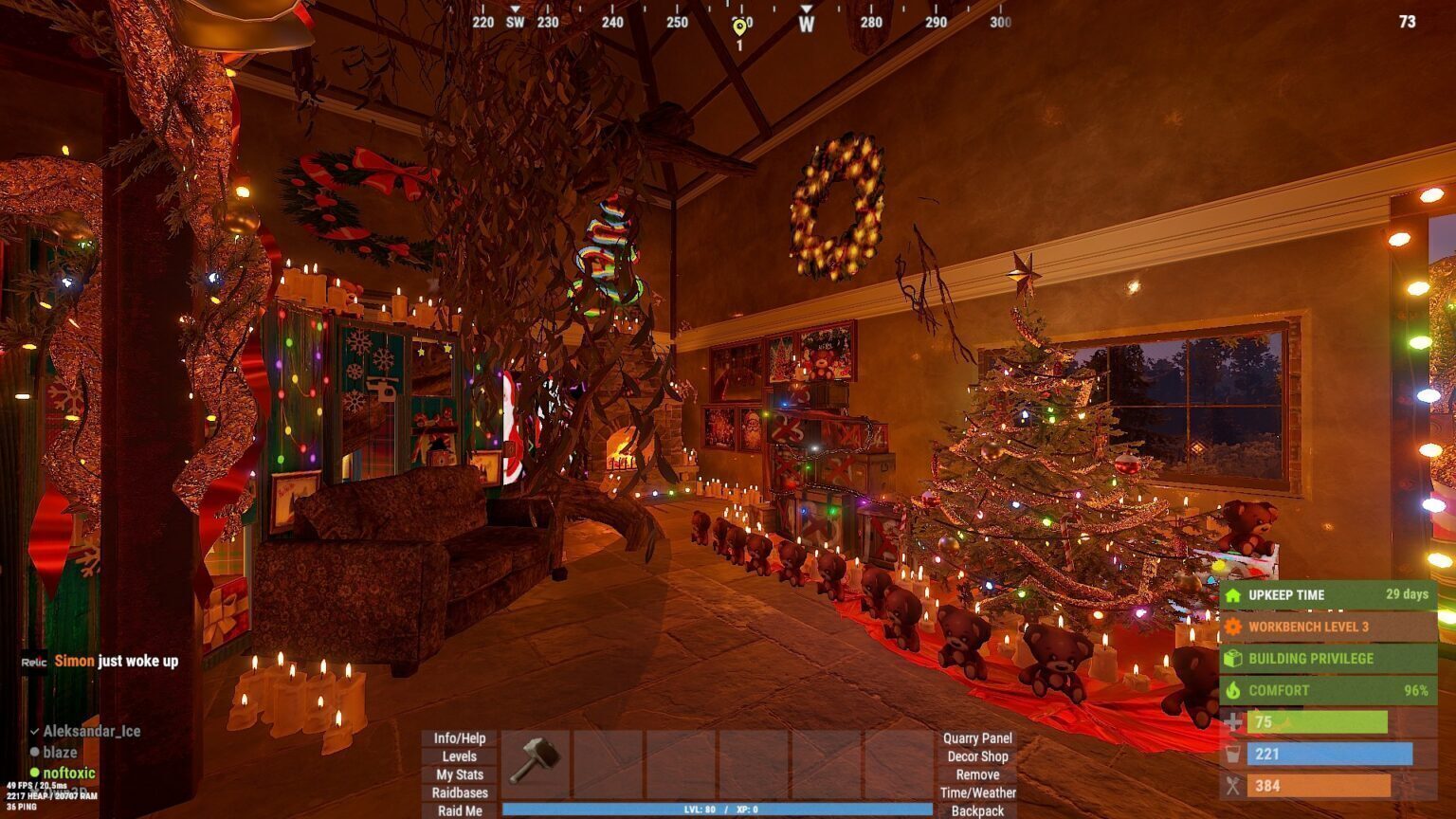Select the hammer hotbar slot
The width and height of the screenshot is (1456, 819).
tap(536, 761)
